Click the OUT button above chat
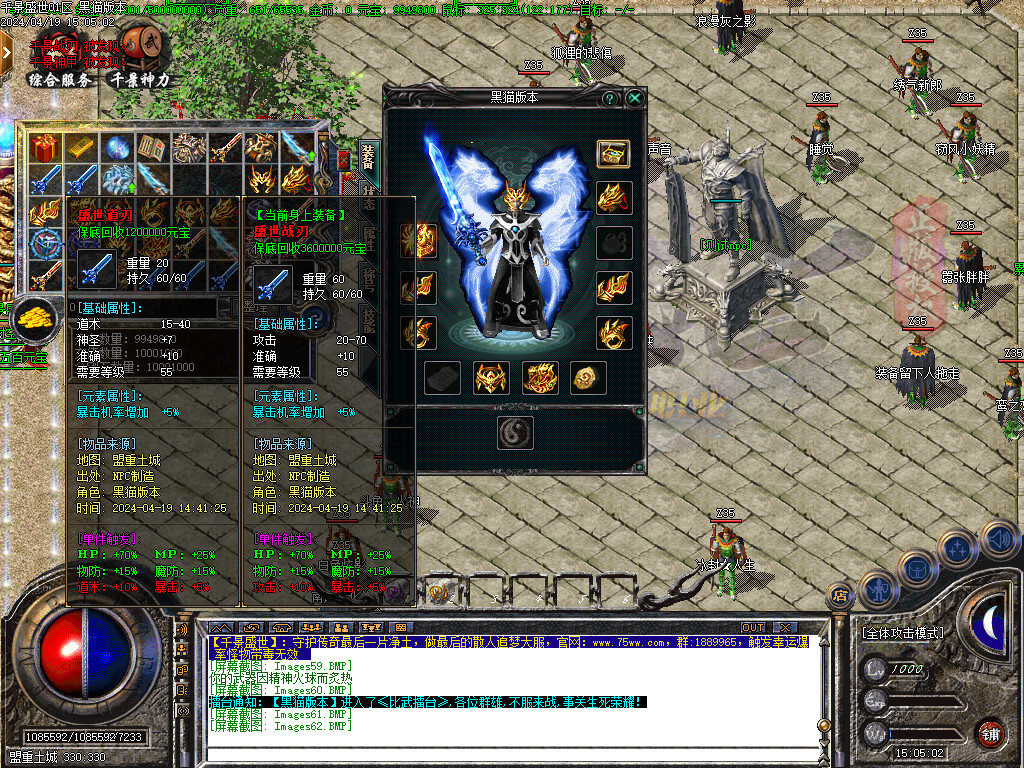 pos(752,627)
